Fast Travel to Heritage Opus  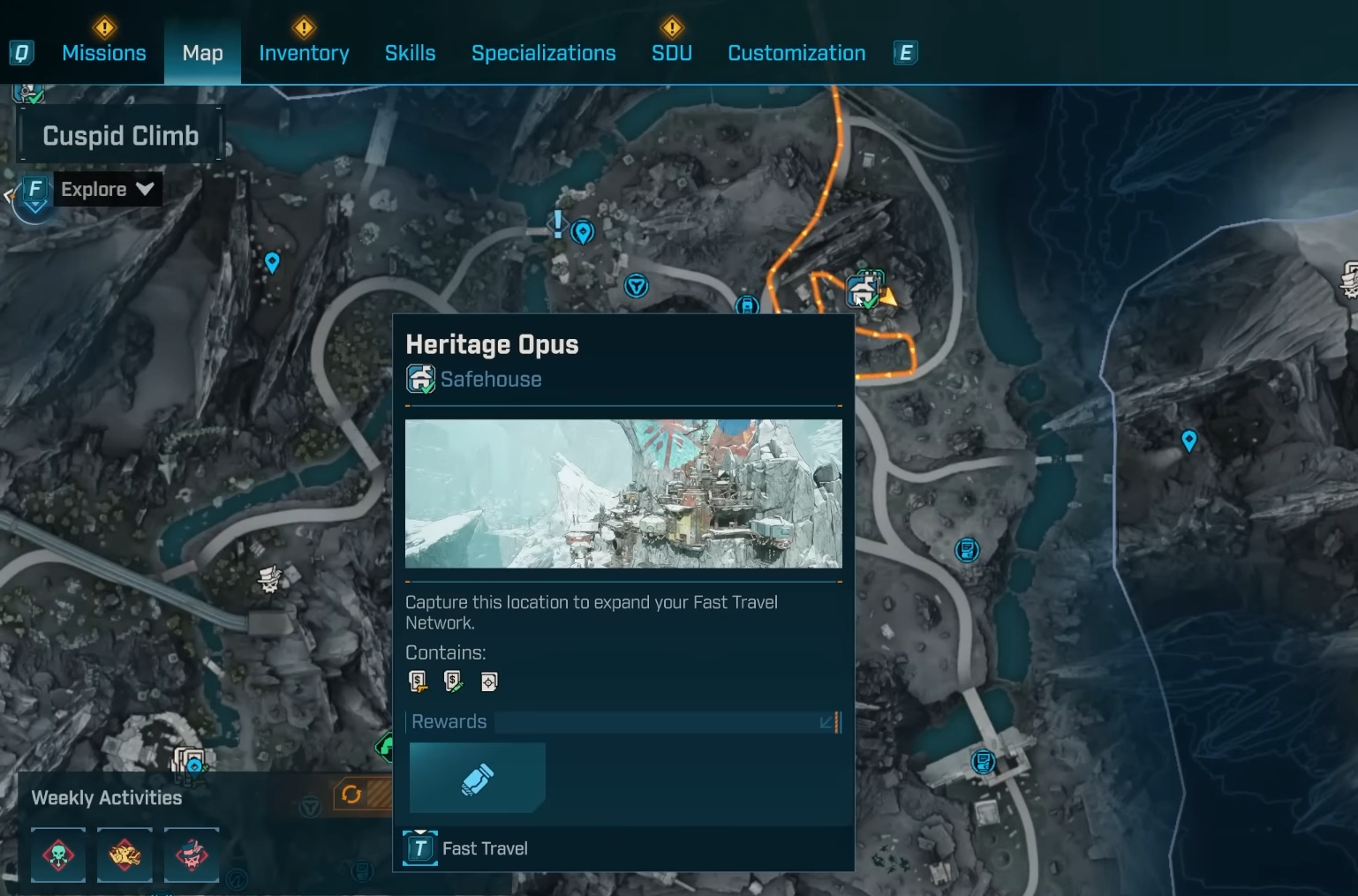click(x=466, y=848)
